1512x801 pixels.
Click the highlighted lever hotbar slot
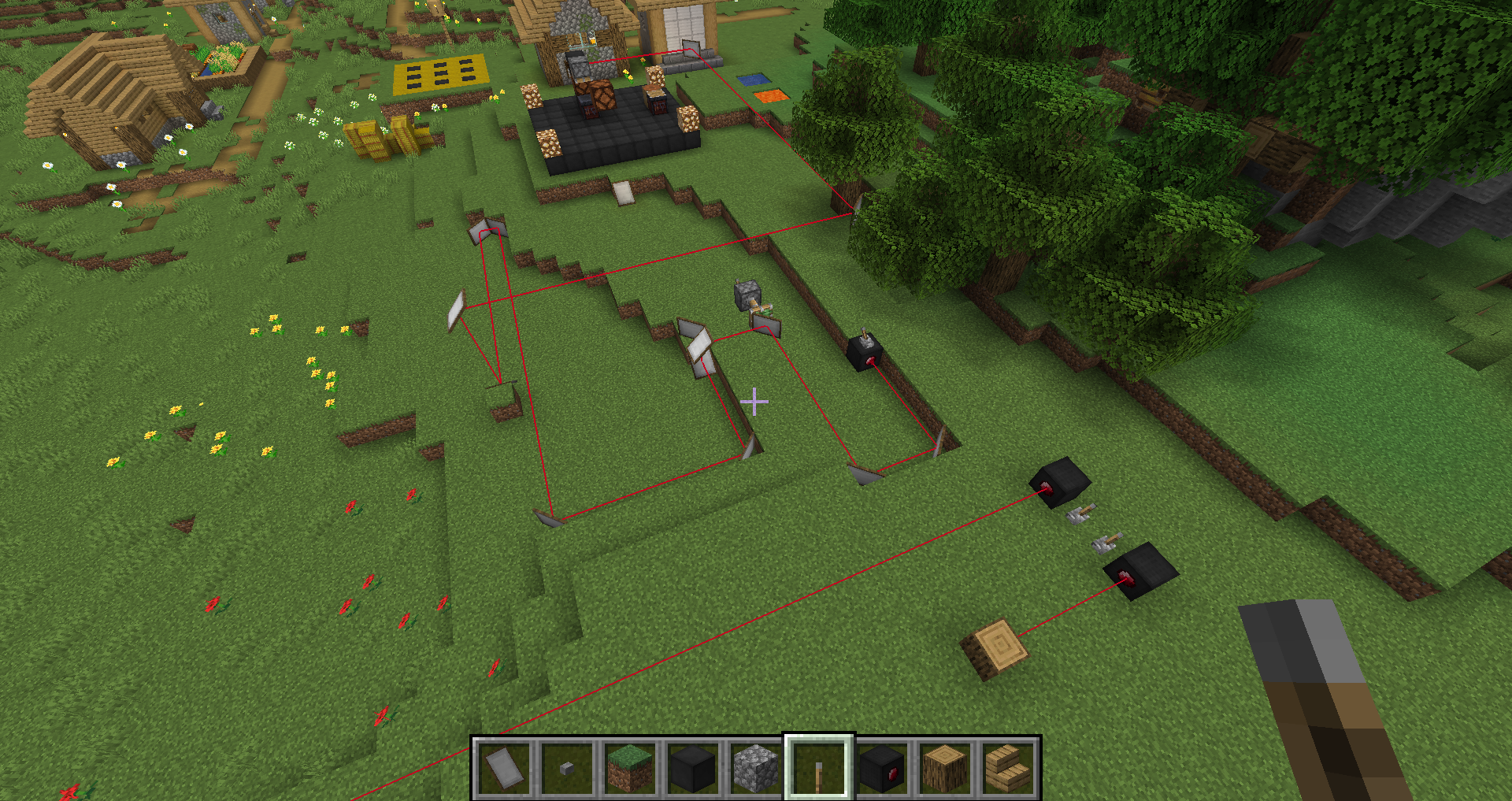(818, 769)
